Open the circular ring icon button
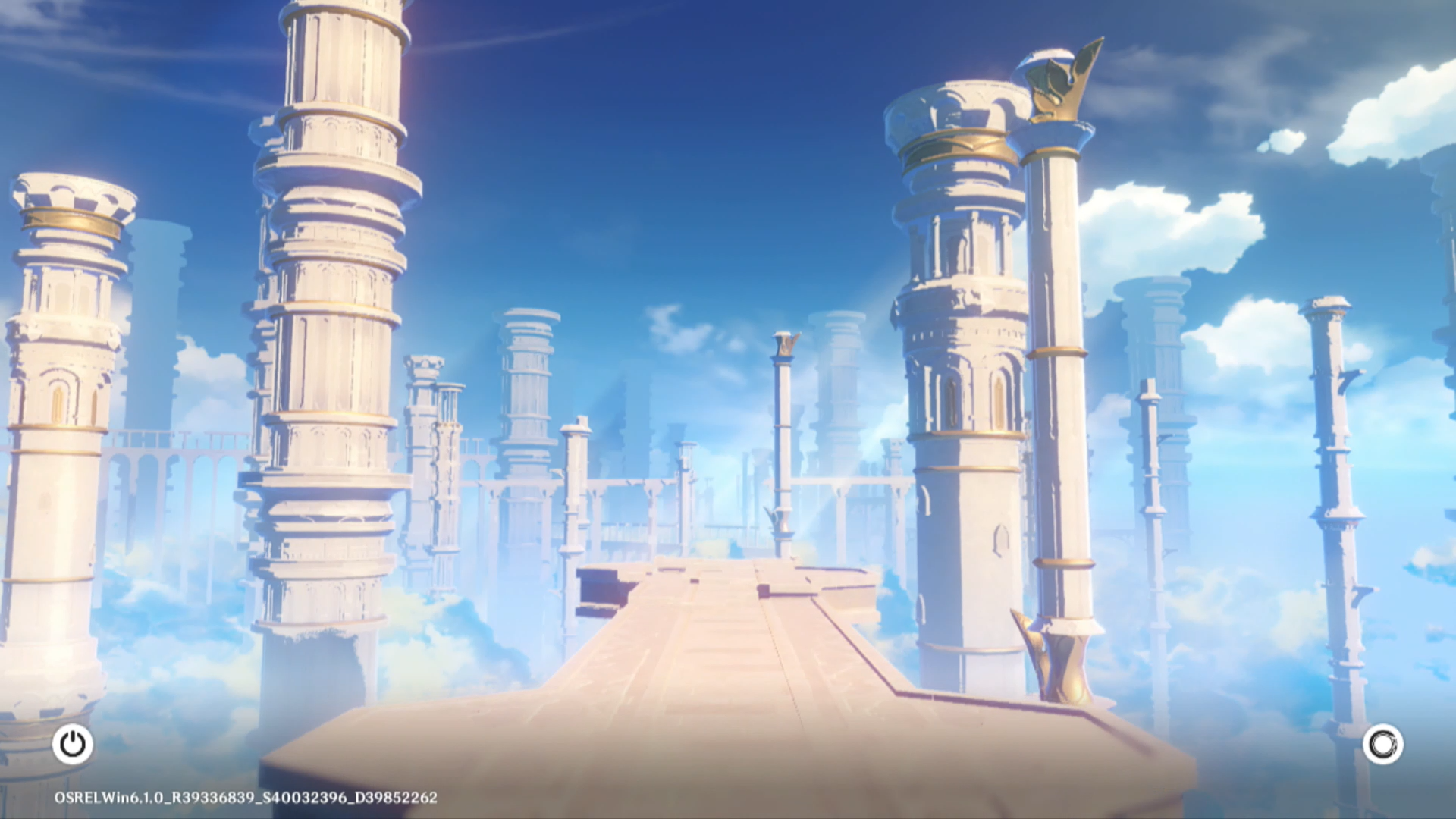The width and height of the screenshot is (1456, 819). (1382, 745)
